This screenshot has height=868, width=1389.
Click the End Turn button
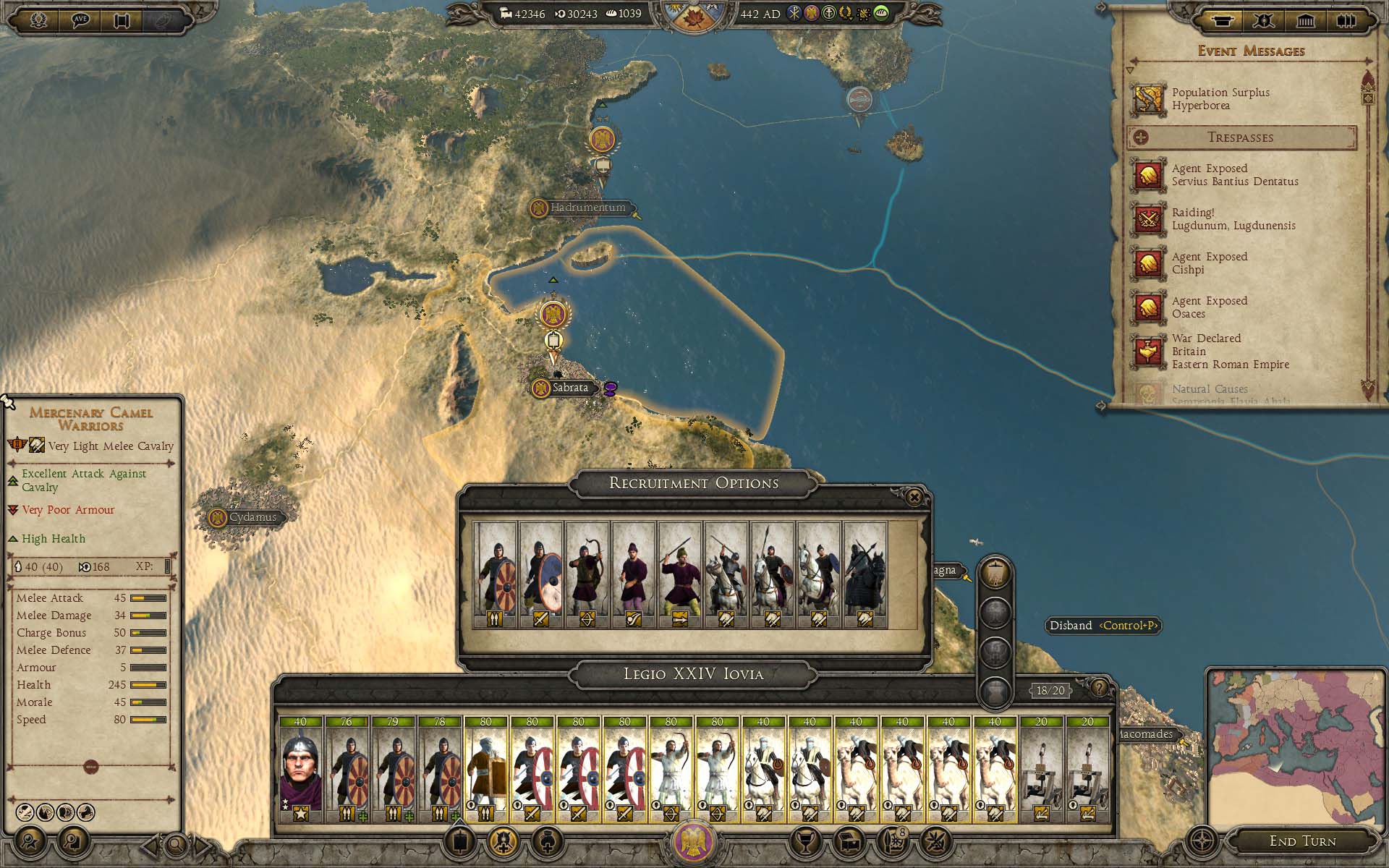pyautogui.click(x=1302, y=841)
